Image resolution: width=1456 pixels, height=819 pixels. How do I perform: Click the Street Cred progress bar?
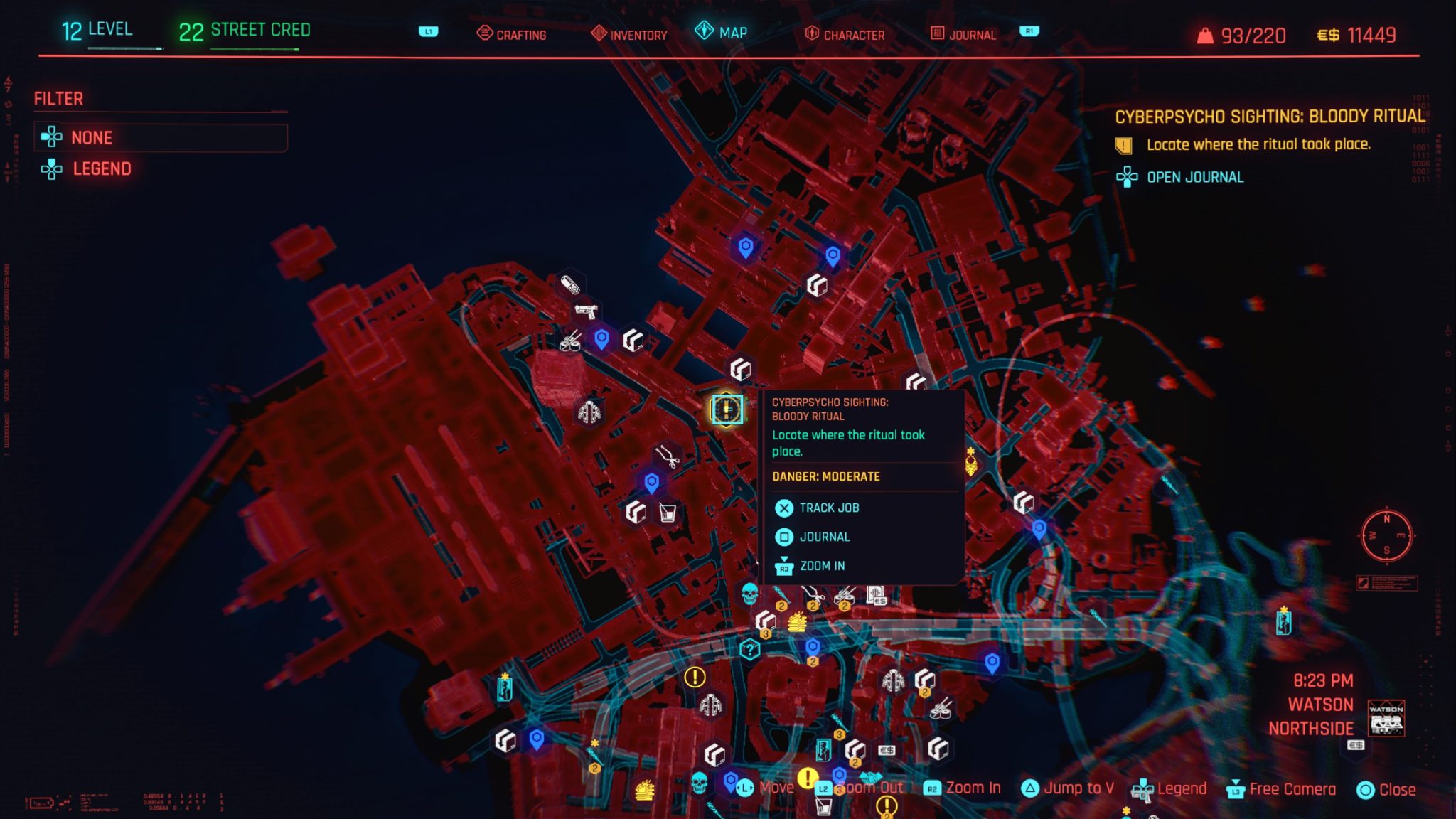pyautogui.click(x=256, y=49)
